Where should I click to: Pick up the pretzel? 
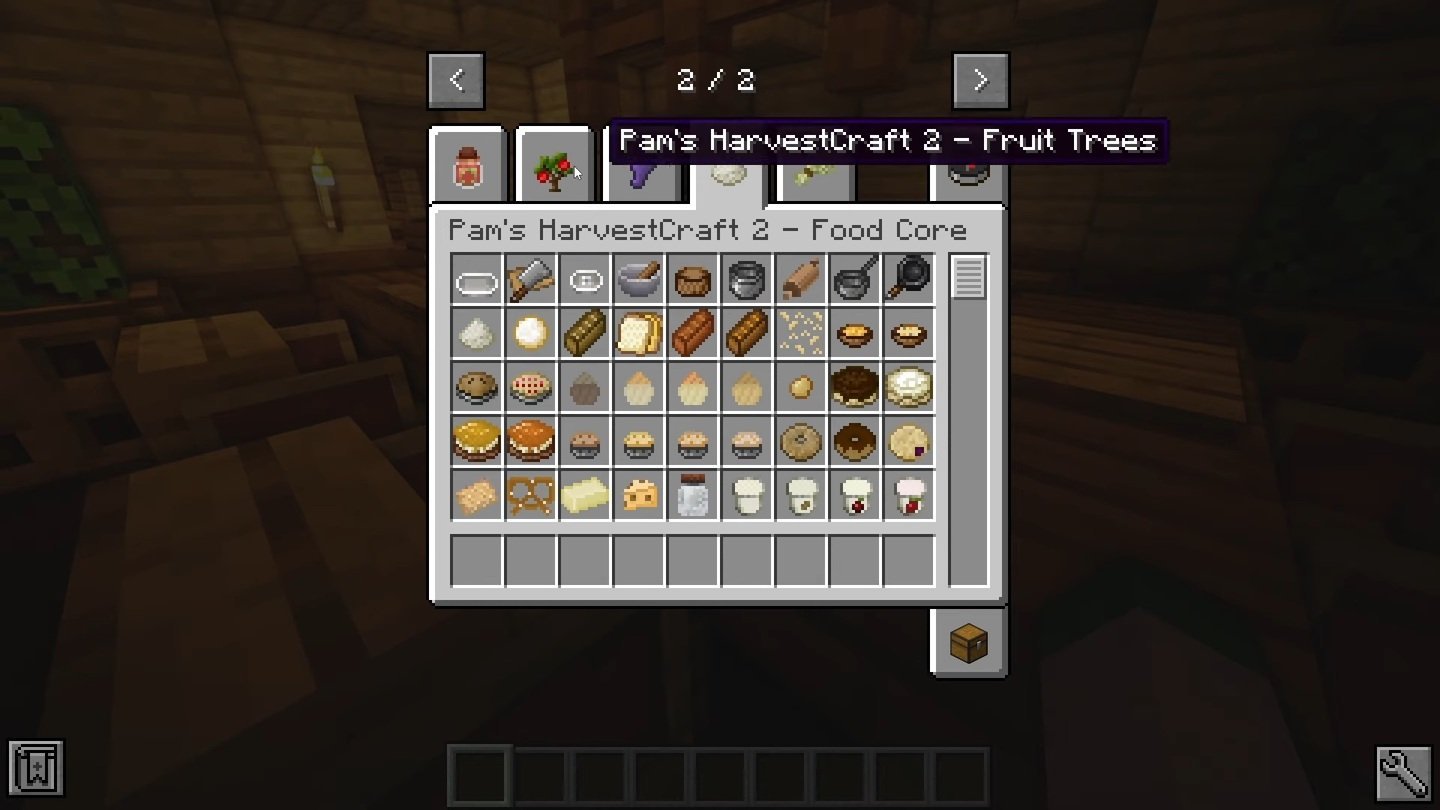pyautogui.click(x=531, y=496)
